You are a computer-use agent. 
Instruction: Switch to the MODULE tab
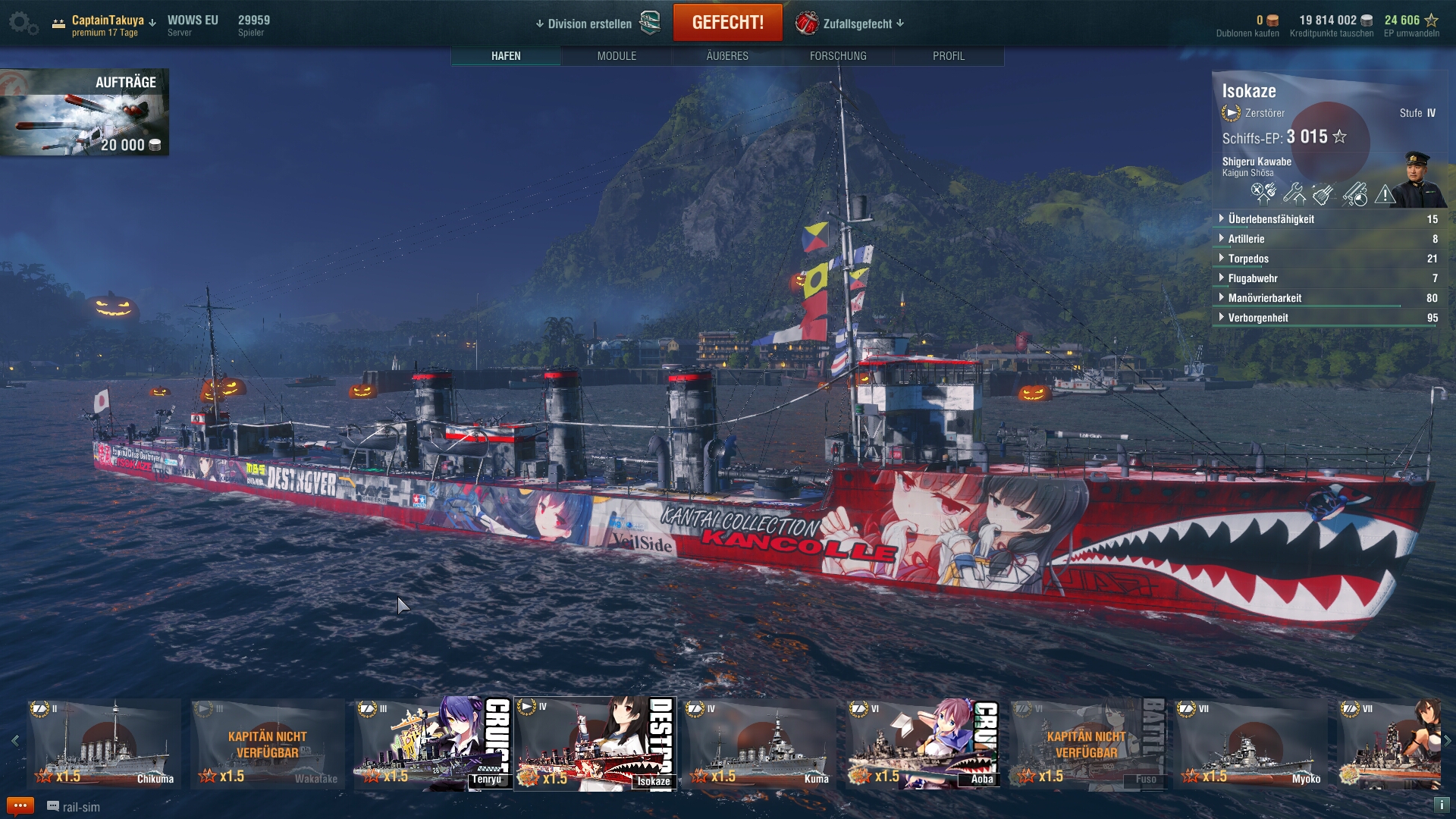617,56
